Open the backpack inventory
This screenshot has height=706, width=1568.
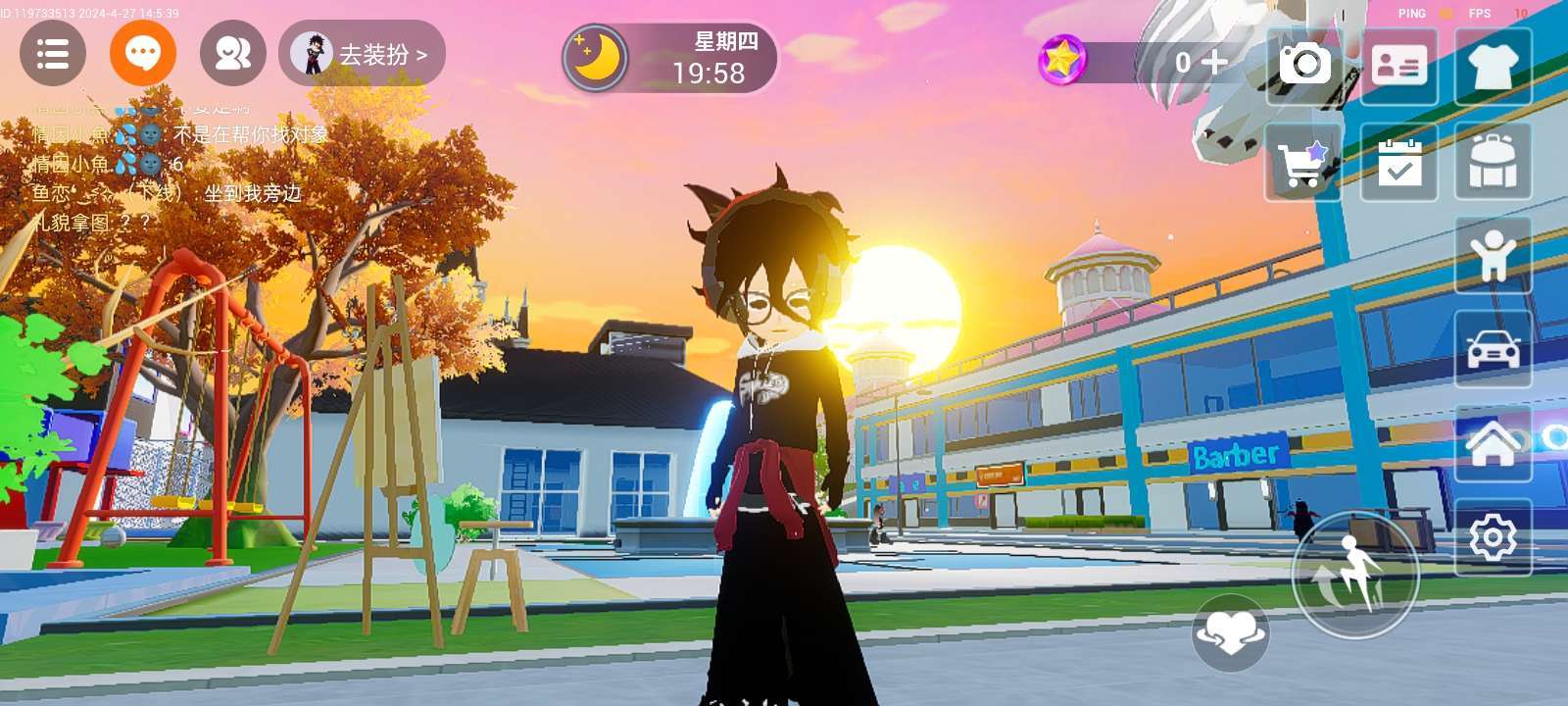pyautogui.click(x=1493, y=162)
